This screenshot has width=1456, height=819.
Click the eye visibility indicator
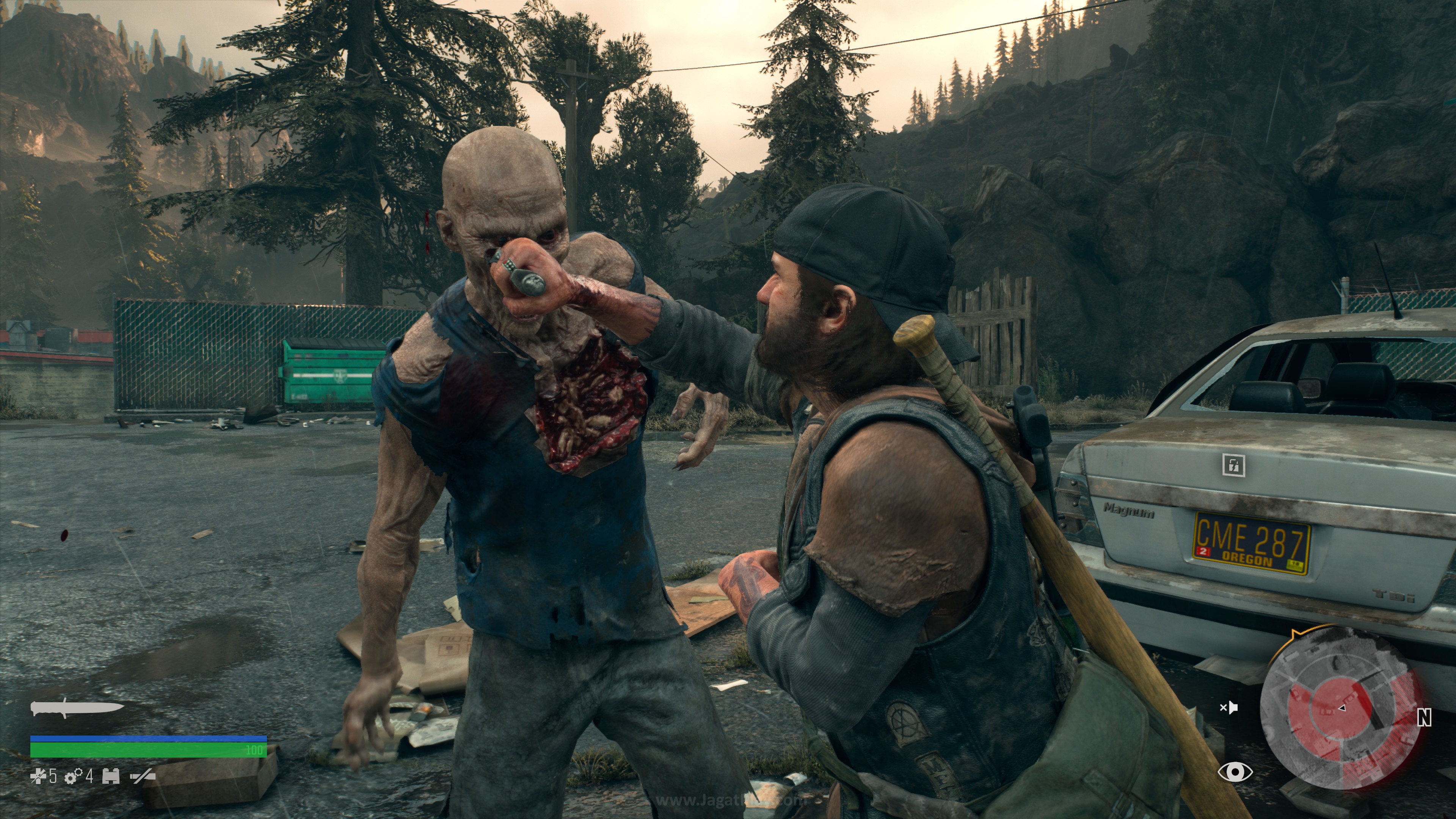tap(1235, 772)
